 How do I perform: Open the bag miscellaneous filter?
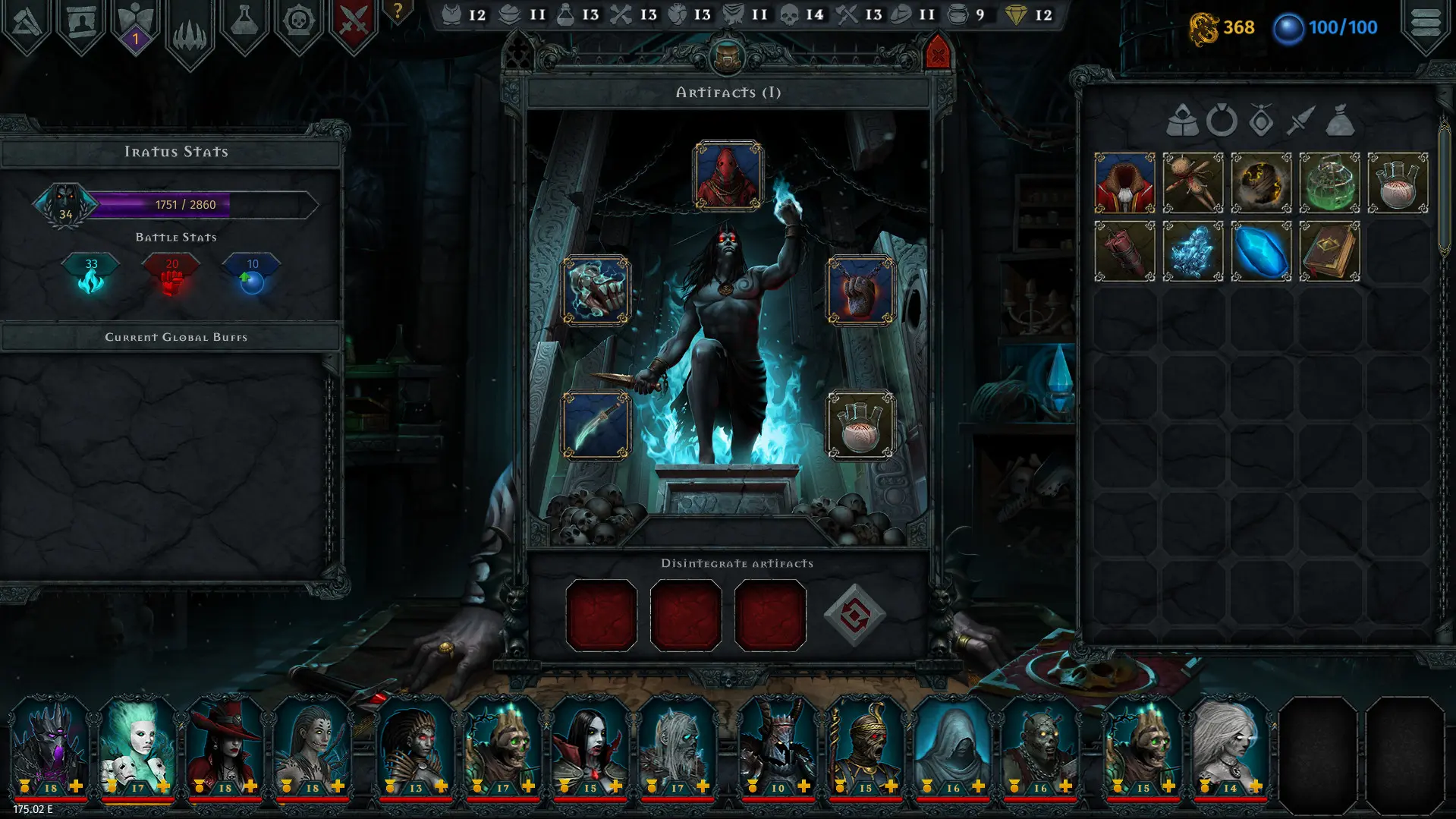1340,121
